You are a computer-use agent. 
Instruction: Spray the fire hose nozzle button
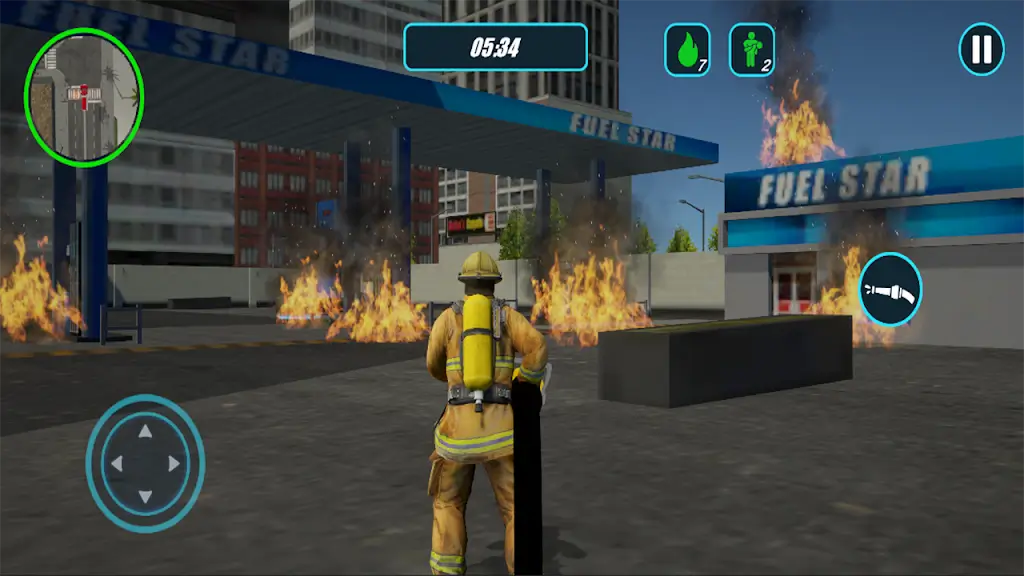[889, 290]
